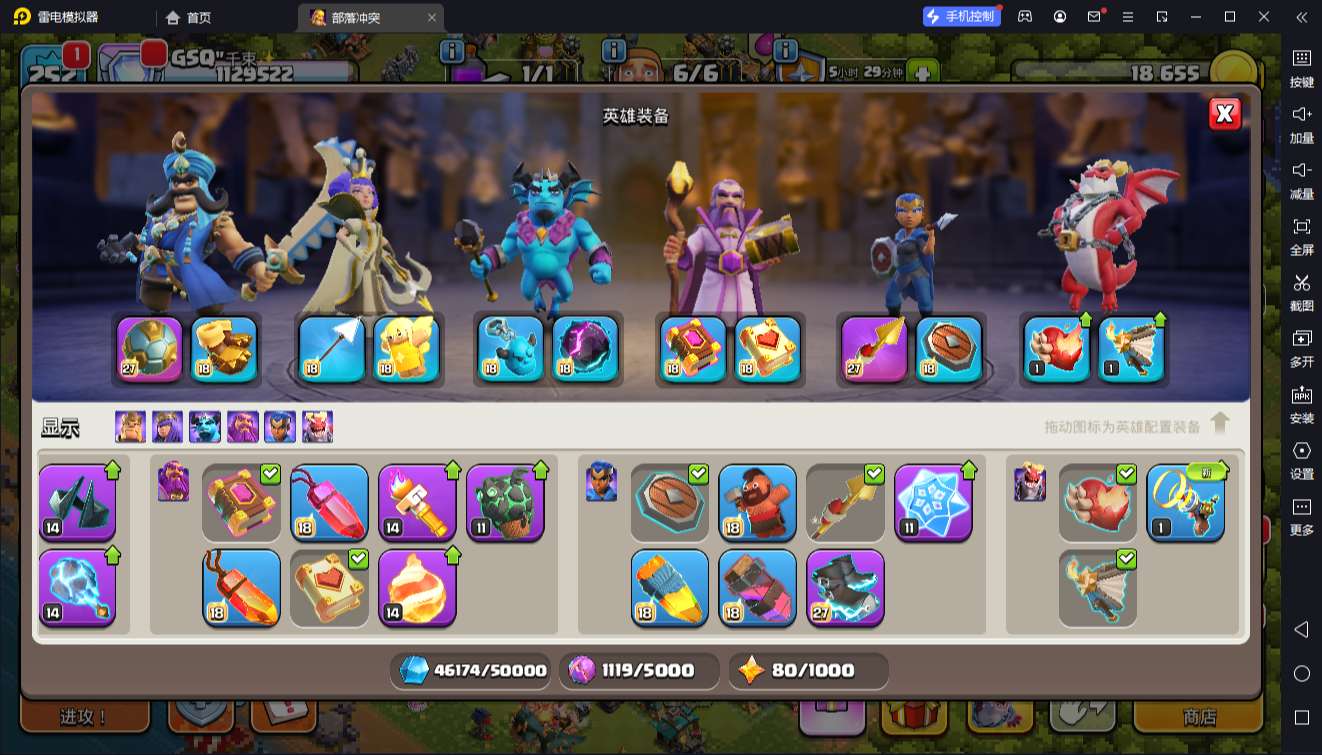Choose the equipped Healer Puppet slot
This screenshot has height=755, width=1322.
[407, 349]
